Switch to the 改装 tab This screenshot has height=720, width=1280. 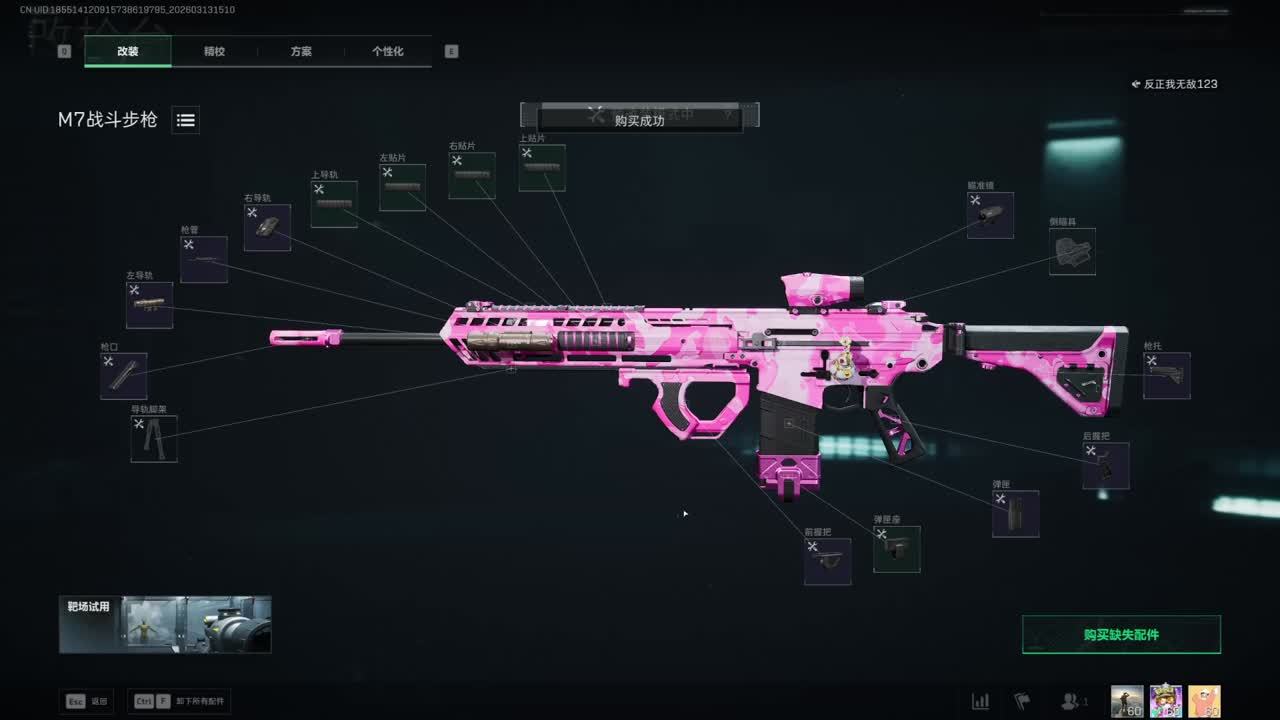tap(128, 51)
